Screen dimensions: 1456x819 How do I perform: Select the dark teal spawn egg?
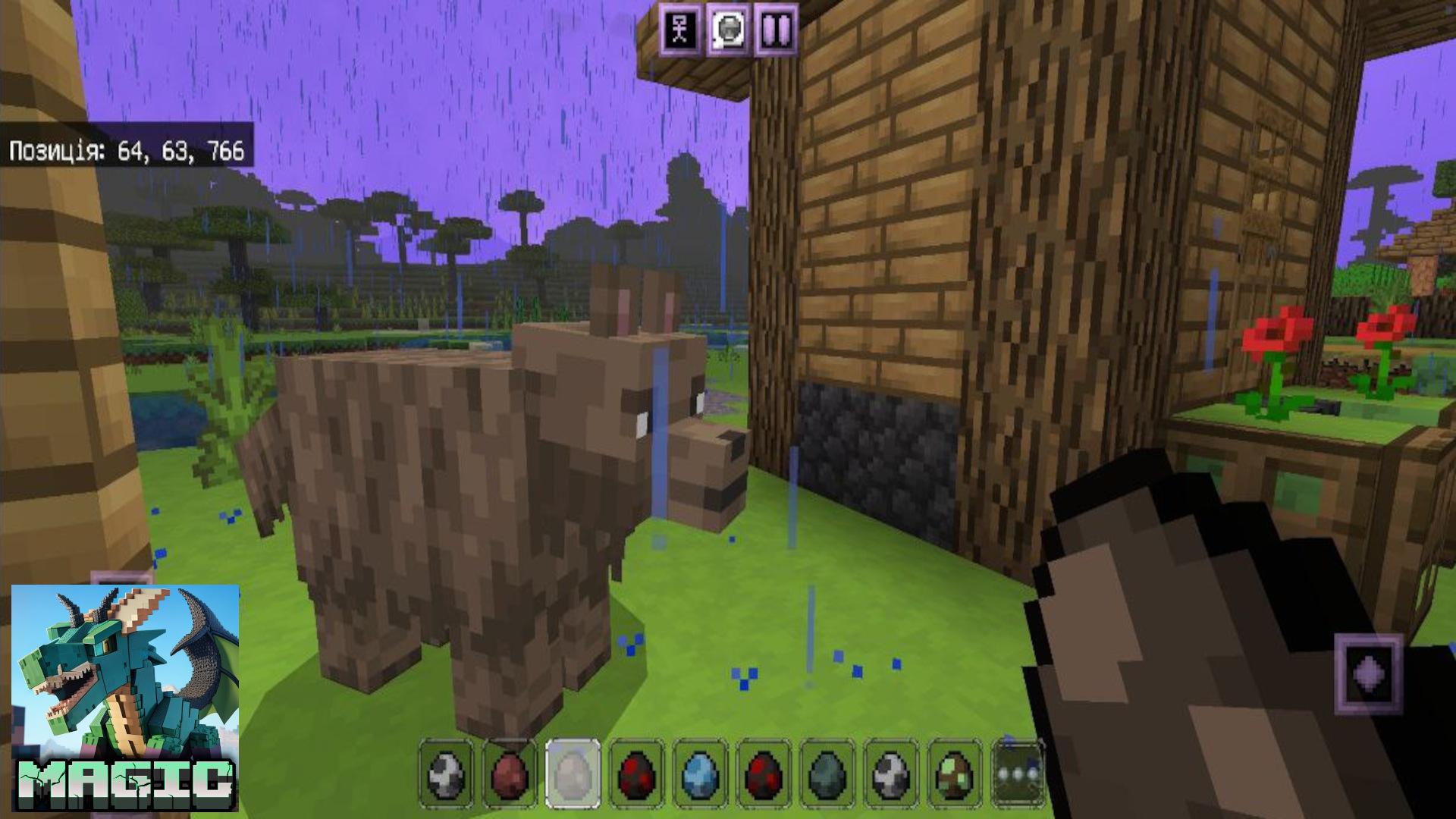point(828,773)
